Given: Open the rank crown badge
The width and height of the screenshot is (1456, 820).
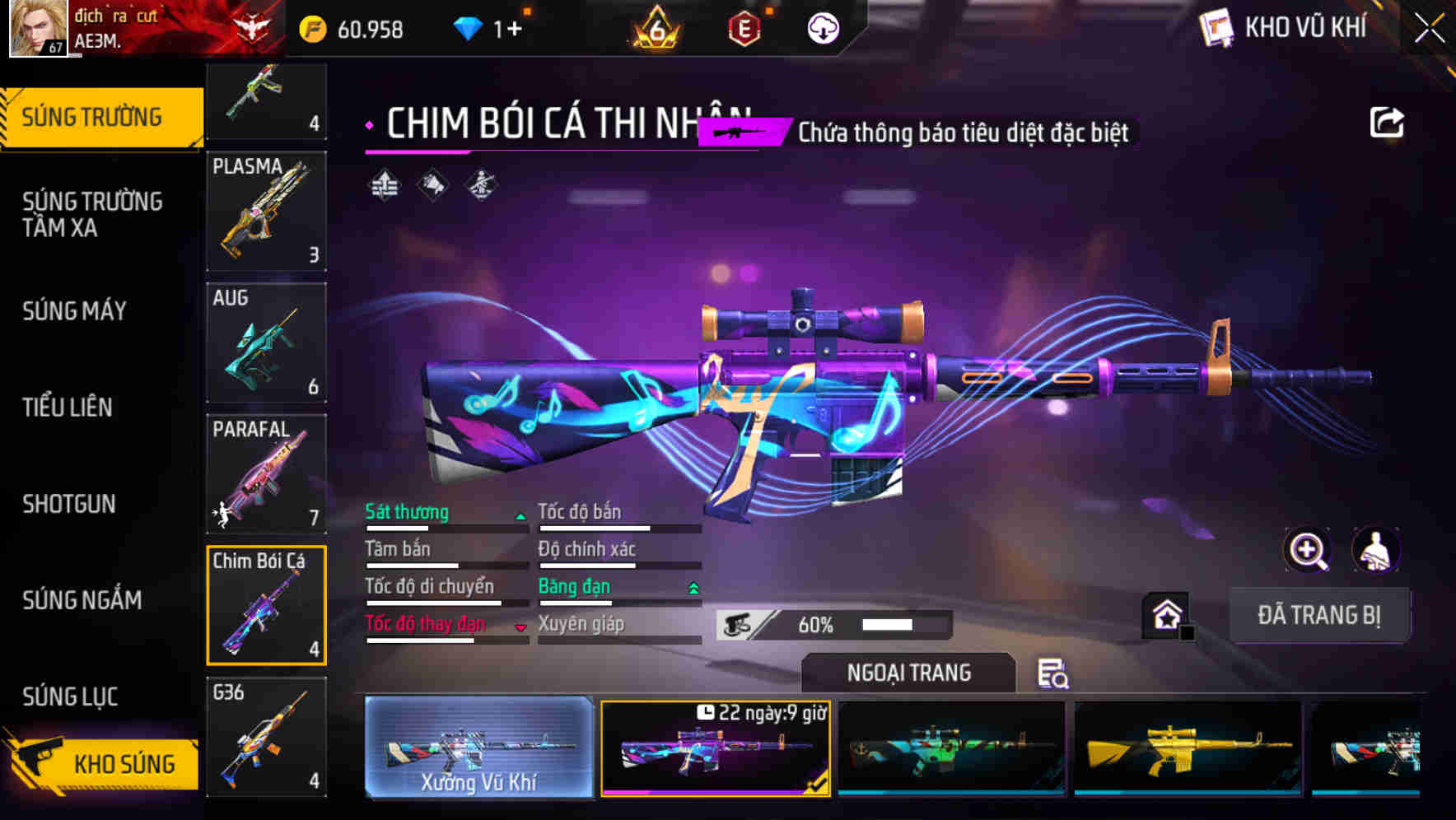Looking at the screenshot, I should point(655,27).
